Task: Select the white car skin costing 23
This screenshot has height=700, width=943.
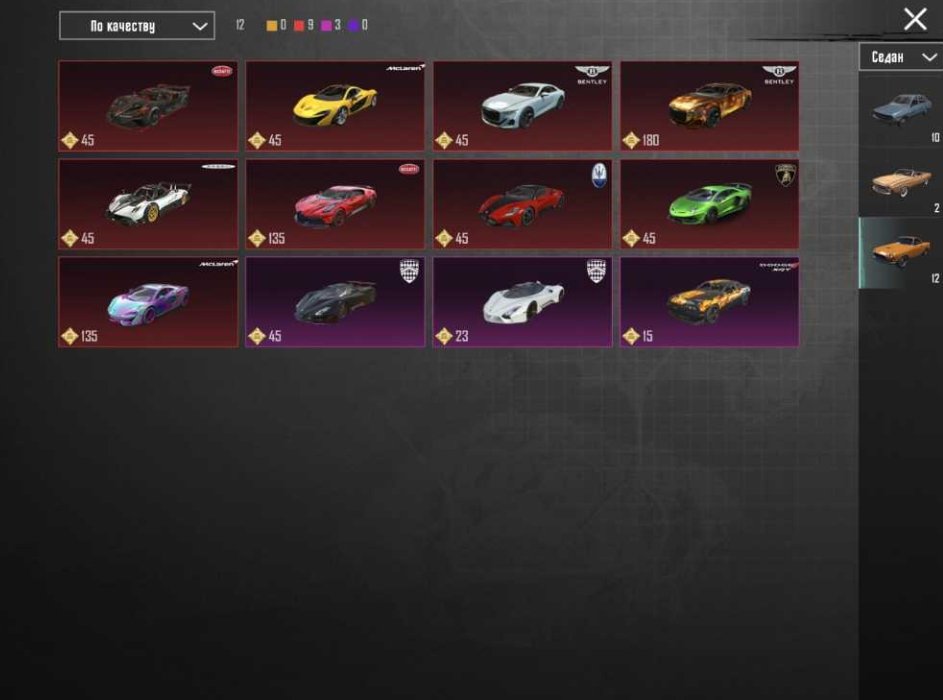Action: (522, 301)
